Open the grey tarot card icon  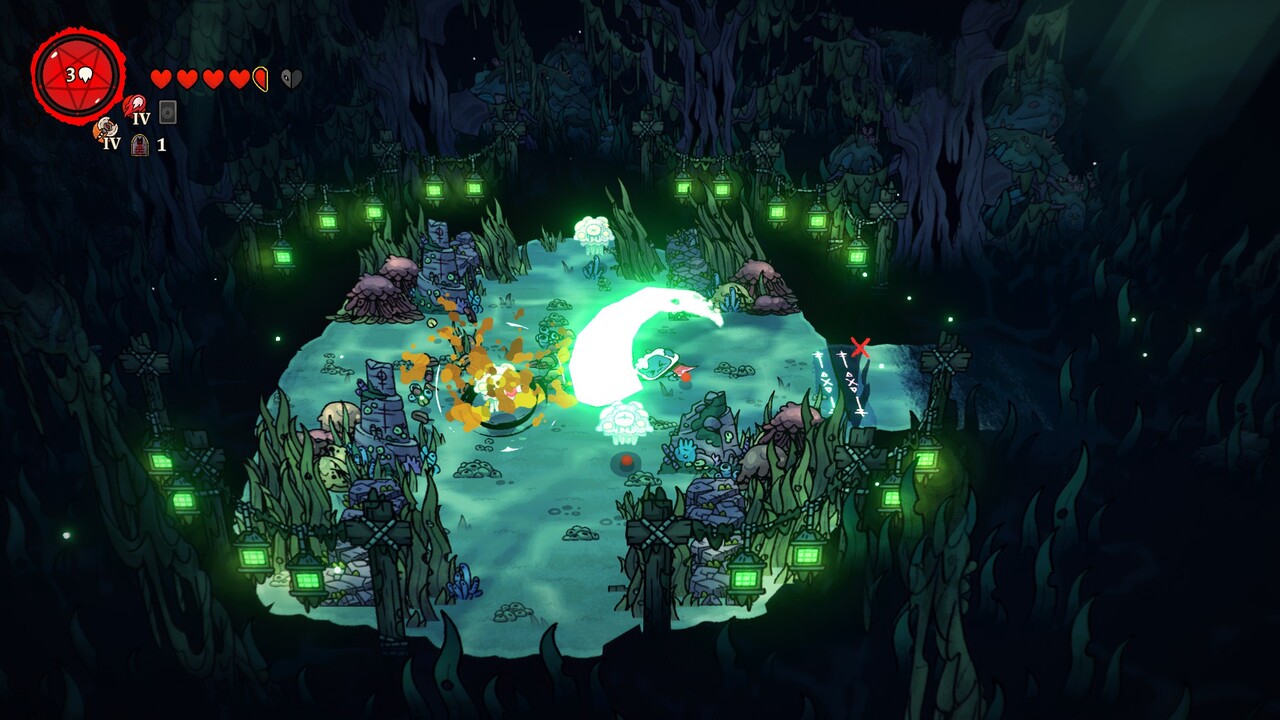[167, 111]
